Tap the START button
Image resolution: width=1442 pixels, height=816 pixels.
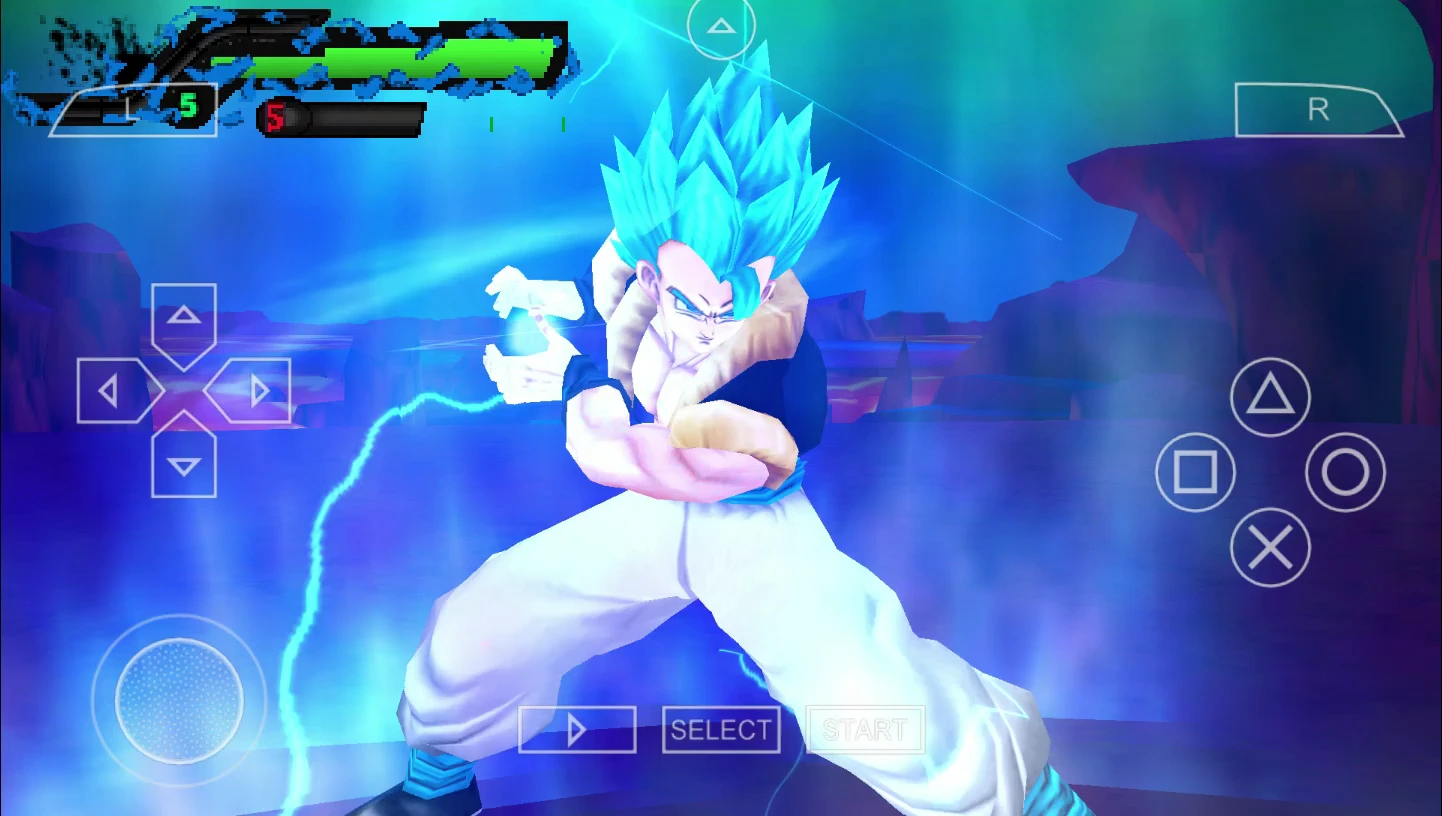pos(864,730)
